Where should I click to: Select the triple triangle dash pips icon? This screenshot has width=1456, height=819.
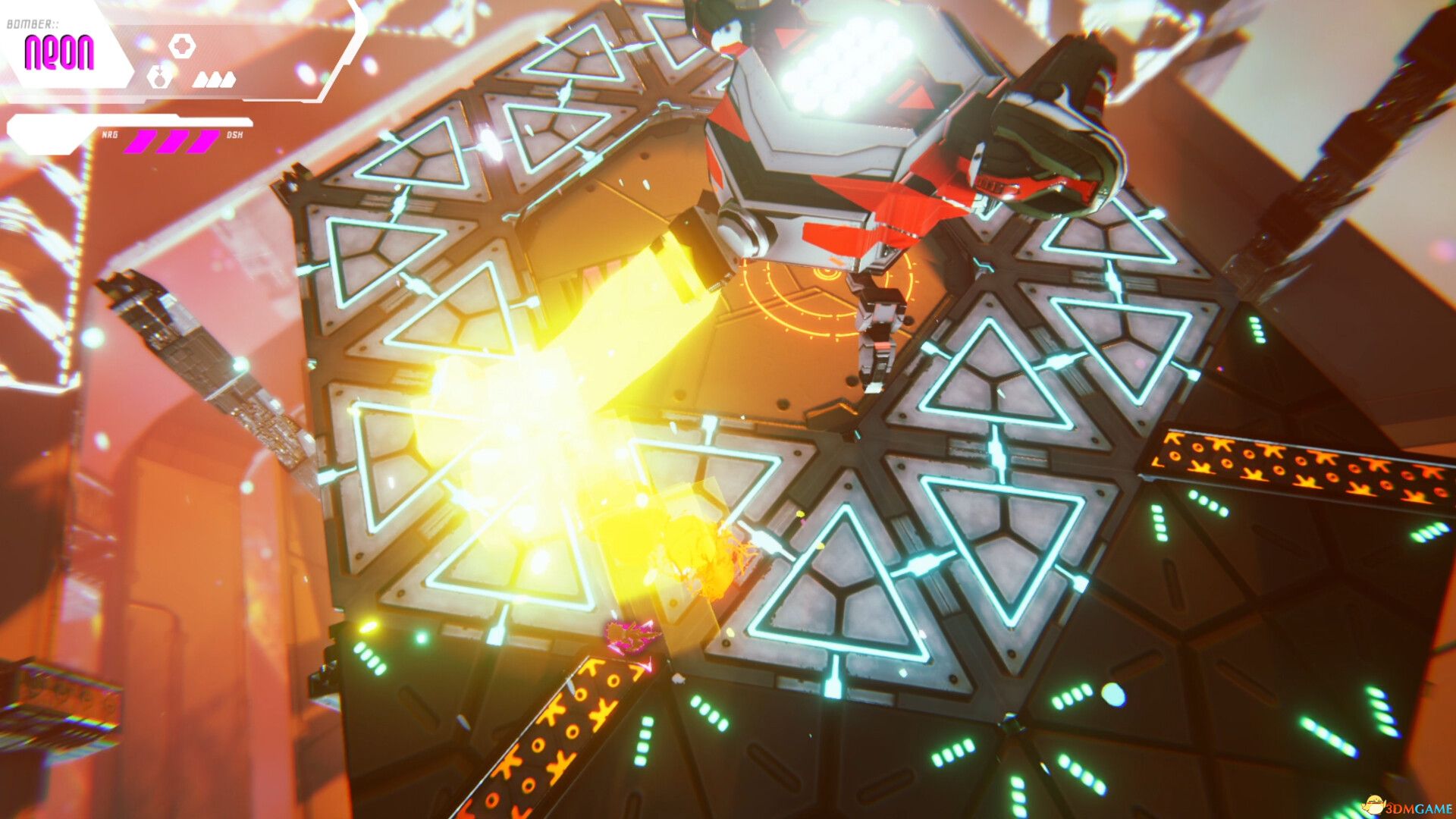pos(214,80)
